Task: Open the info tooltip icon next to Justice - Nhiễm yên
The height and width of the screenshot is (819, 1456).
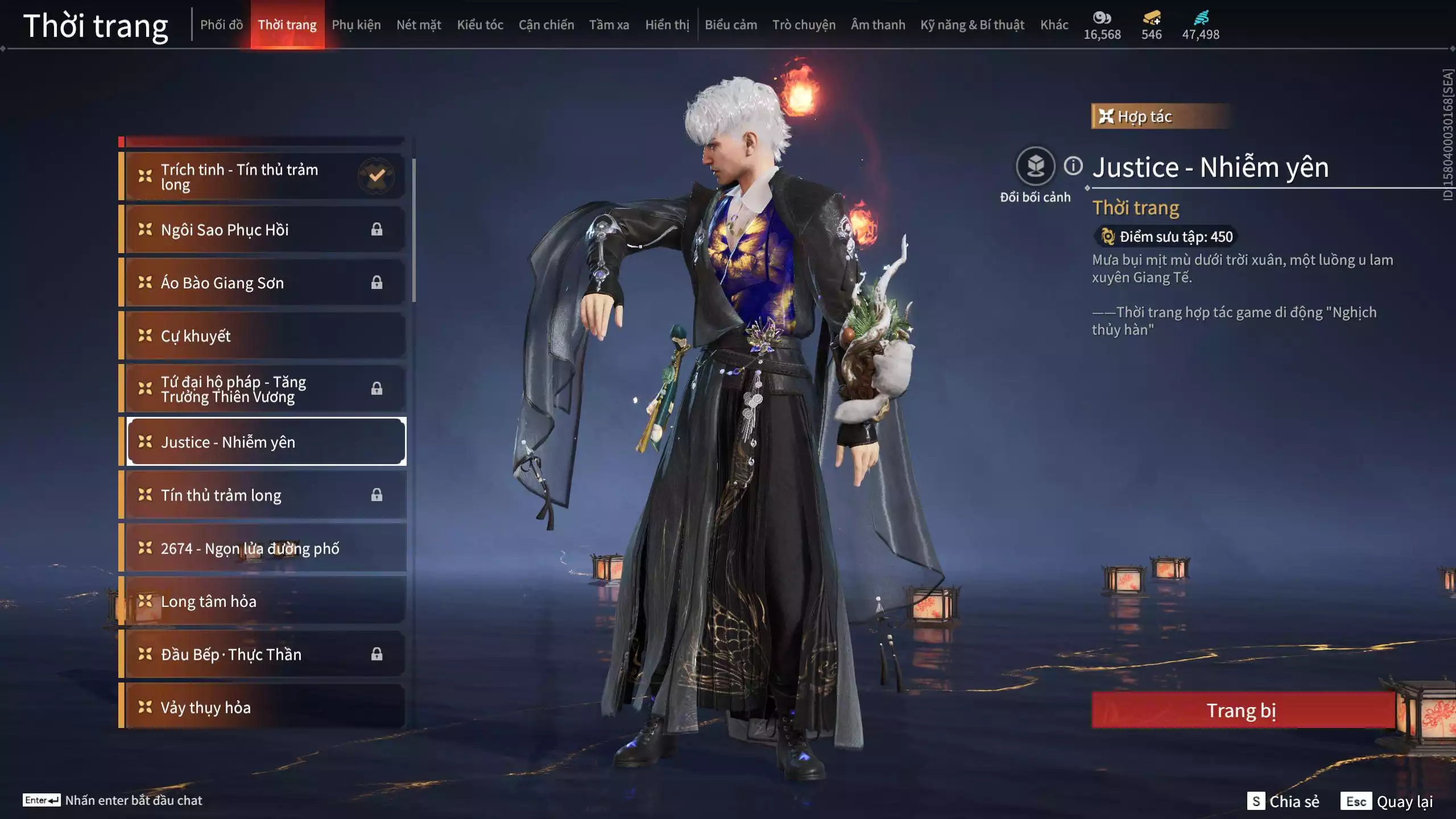Action: click(1073, 167)
